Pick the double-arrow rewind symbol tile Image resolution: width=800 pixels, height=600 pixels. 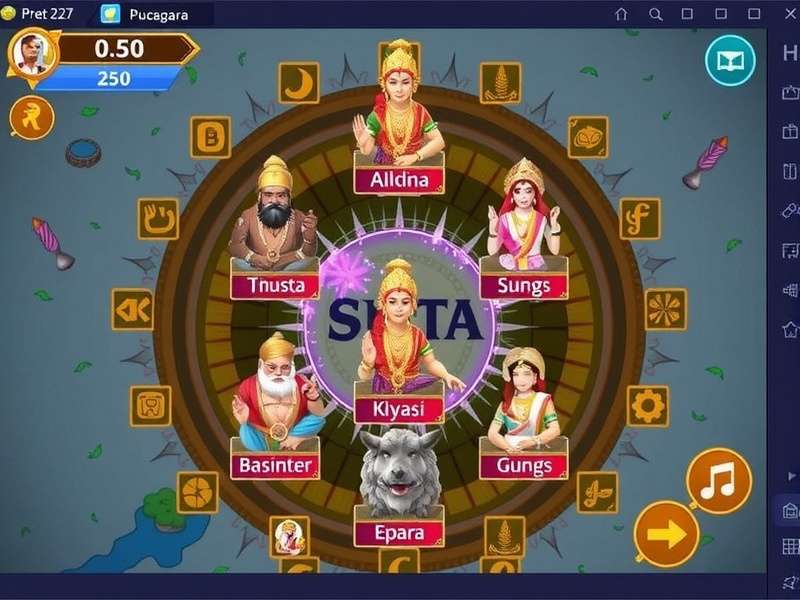coord(132,309)
